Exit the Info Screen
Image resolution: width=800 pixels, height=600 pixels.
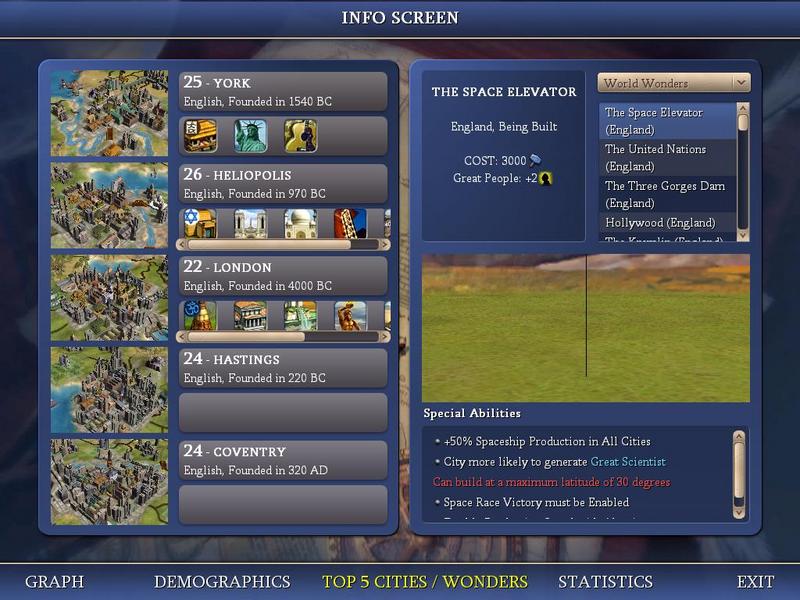click(x=755, y=581)
